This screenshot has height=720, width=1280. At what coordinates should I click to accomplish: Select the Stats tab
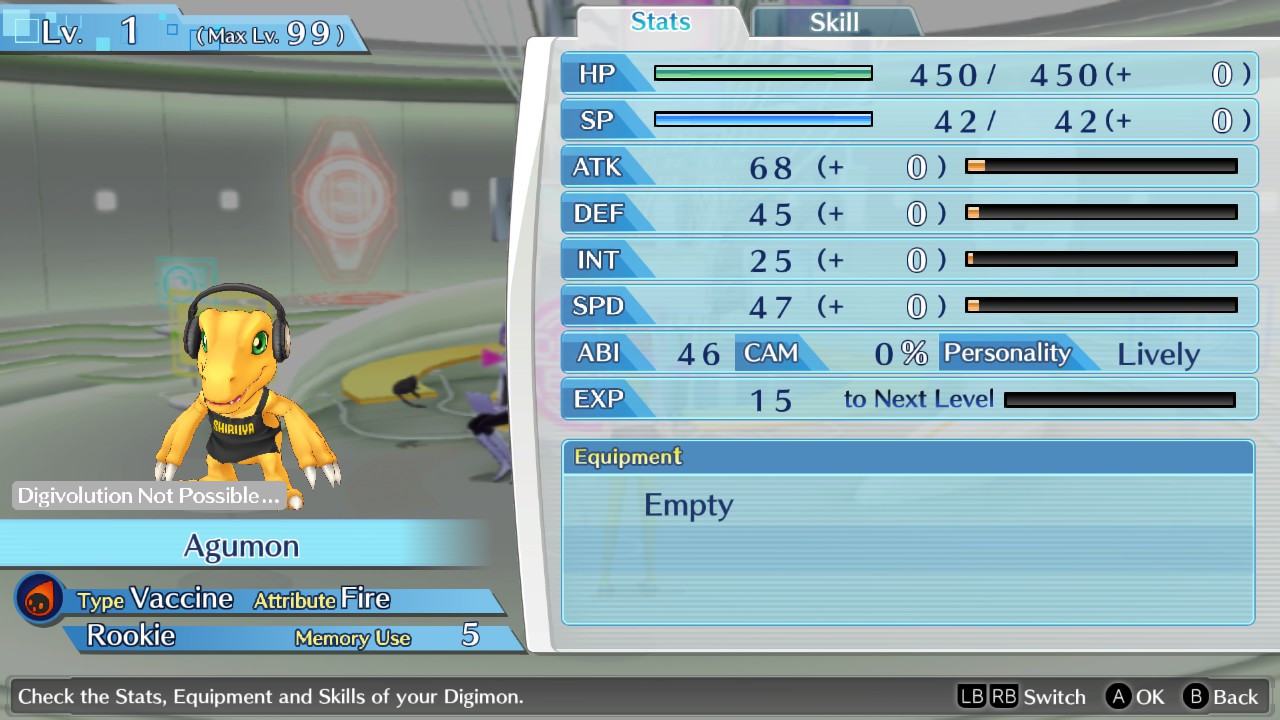(661, 22)
